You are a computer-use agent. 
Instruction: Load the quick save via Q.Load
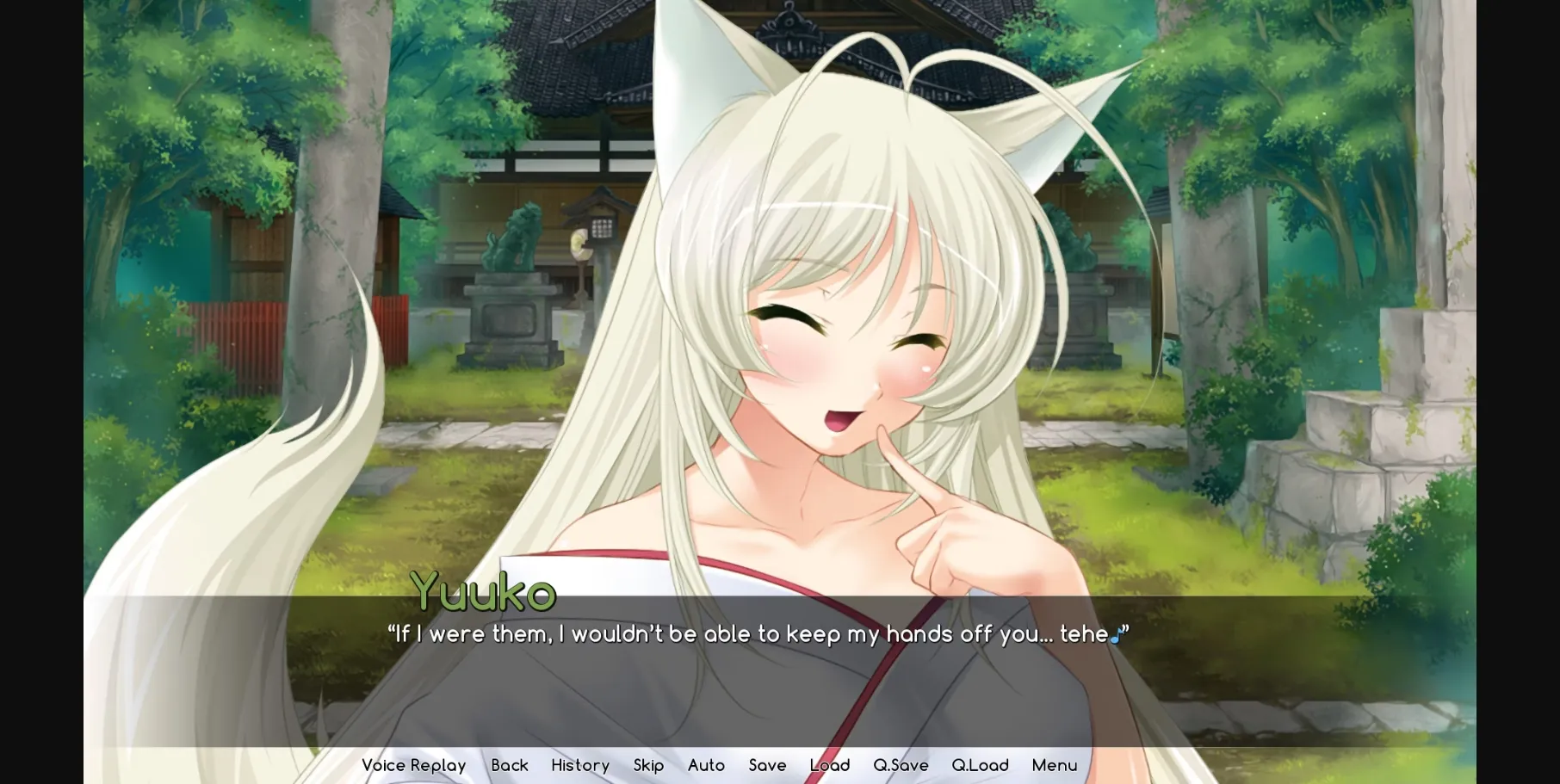(x=980, y=765)
